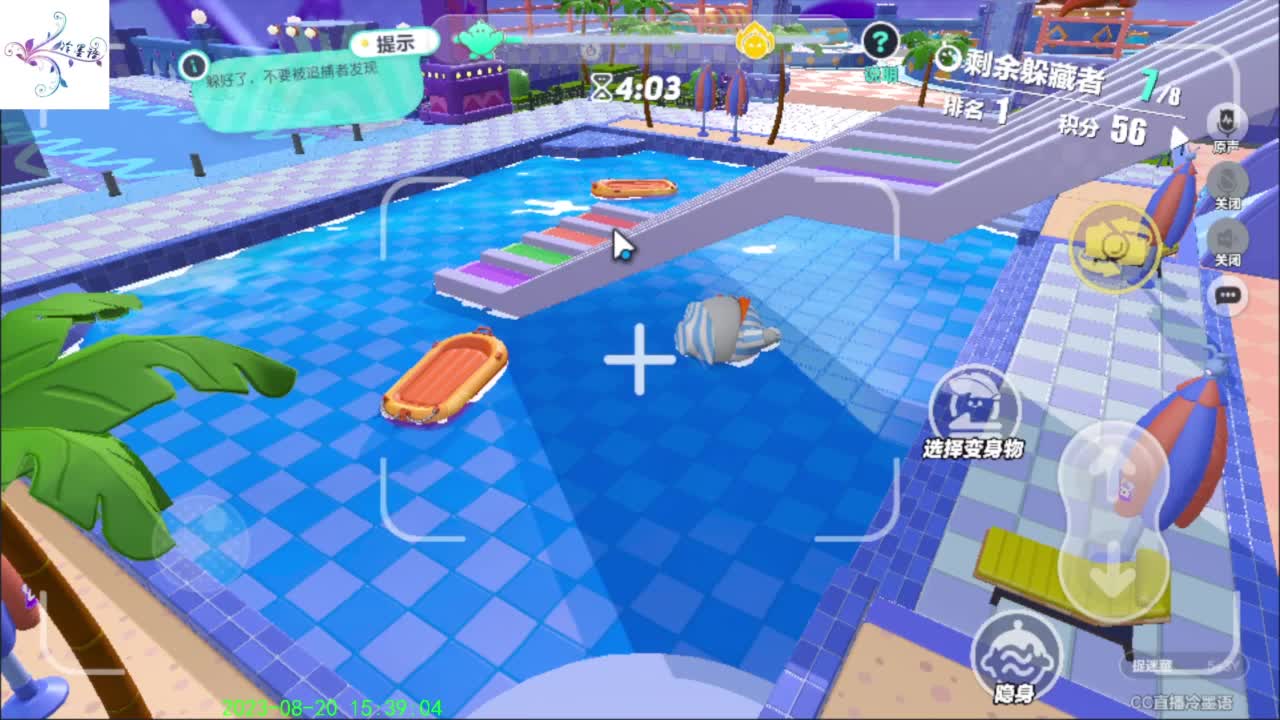The height and width of the screenshot is (720, 1280).
Task: Tap the hourglass timer icon showing 4:03
Action: [601, 87]
